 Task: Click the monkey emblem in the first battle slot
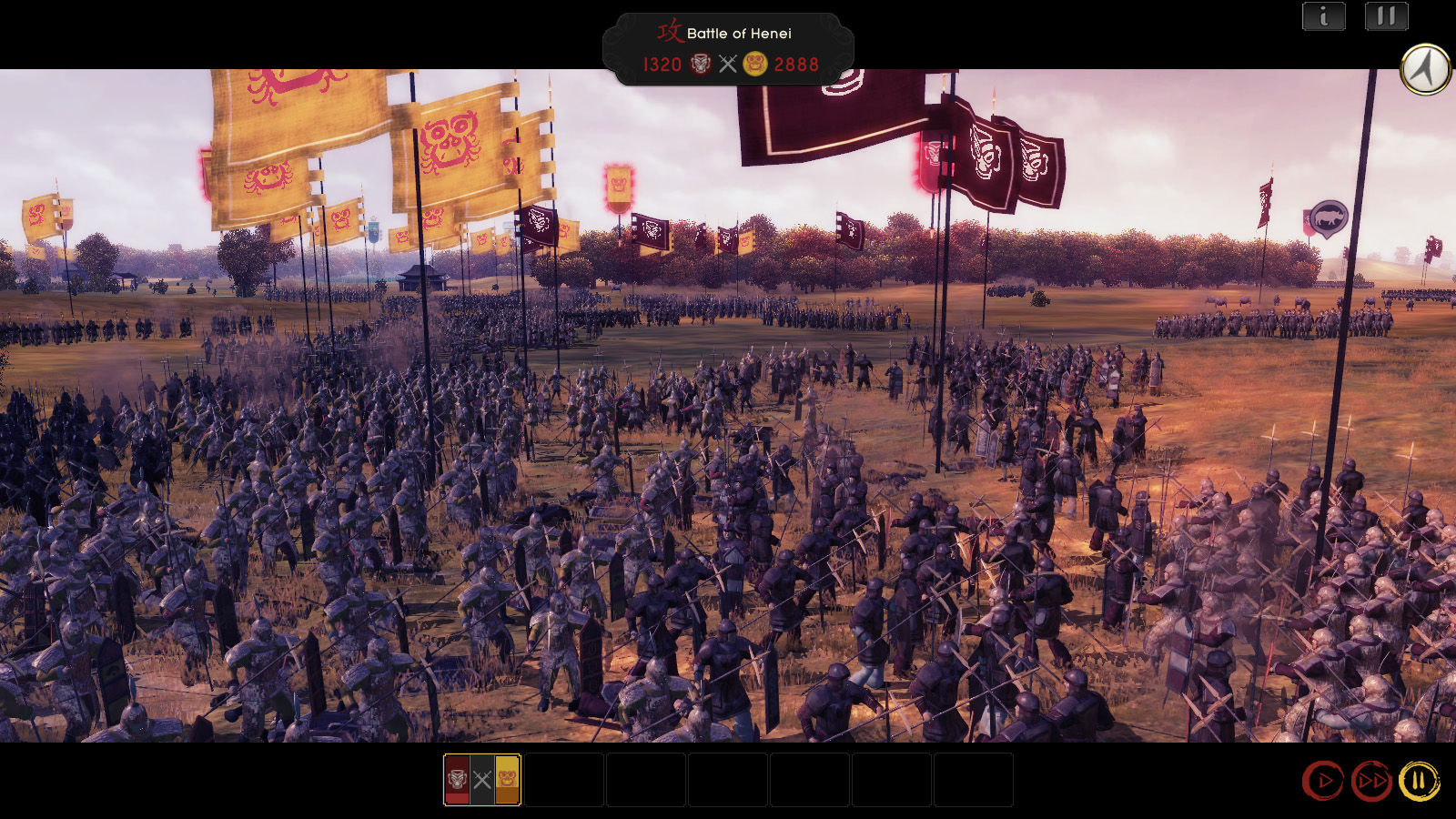507,780
